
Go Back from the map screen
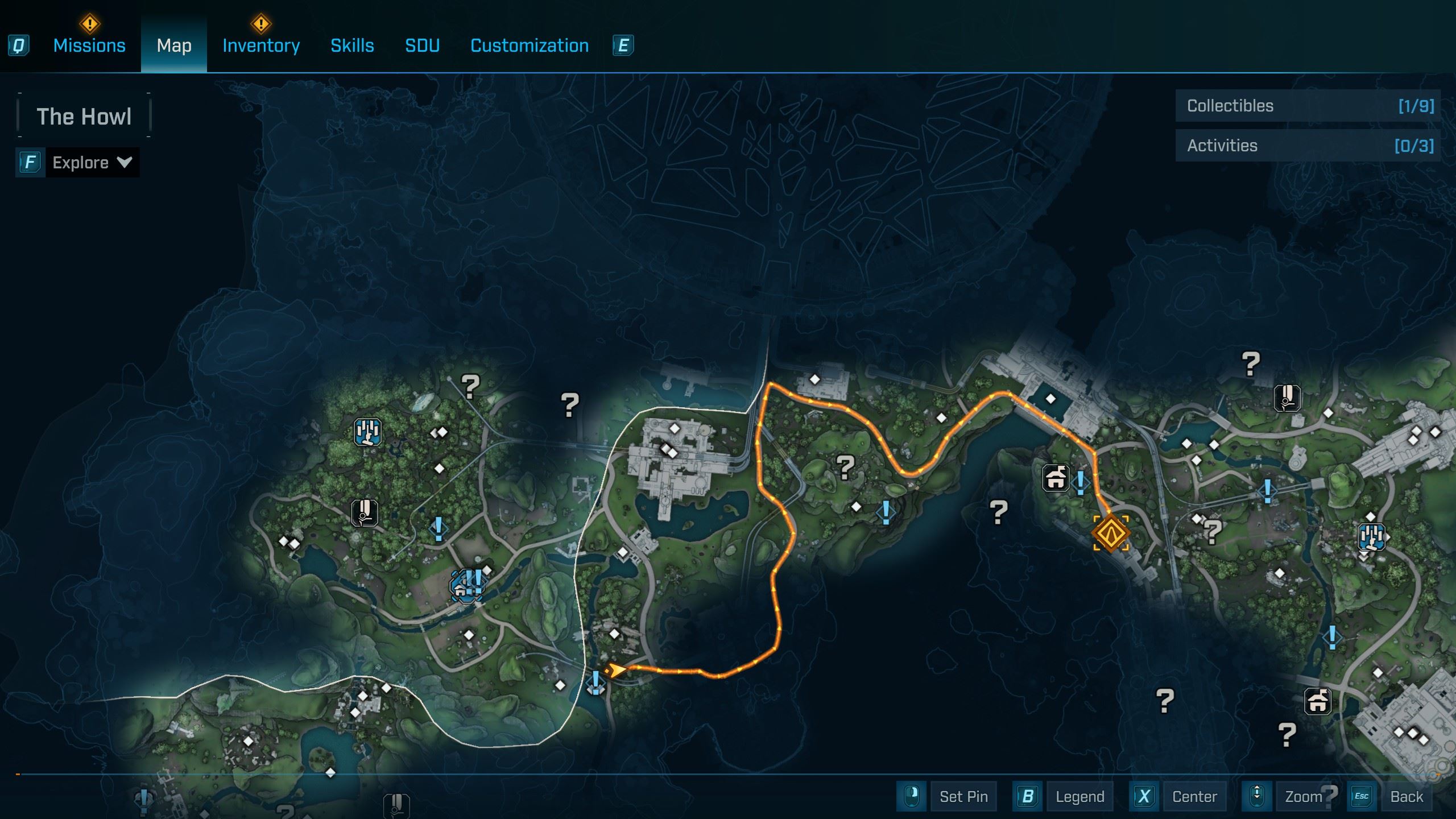(x=1406, y=796)
